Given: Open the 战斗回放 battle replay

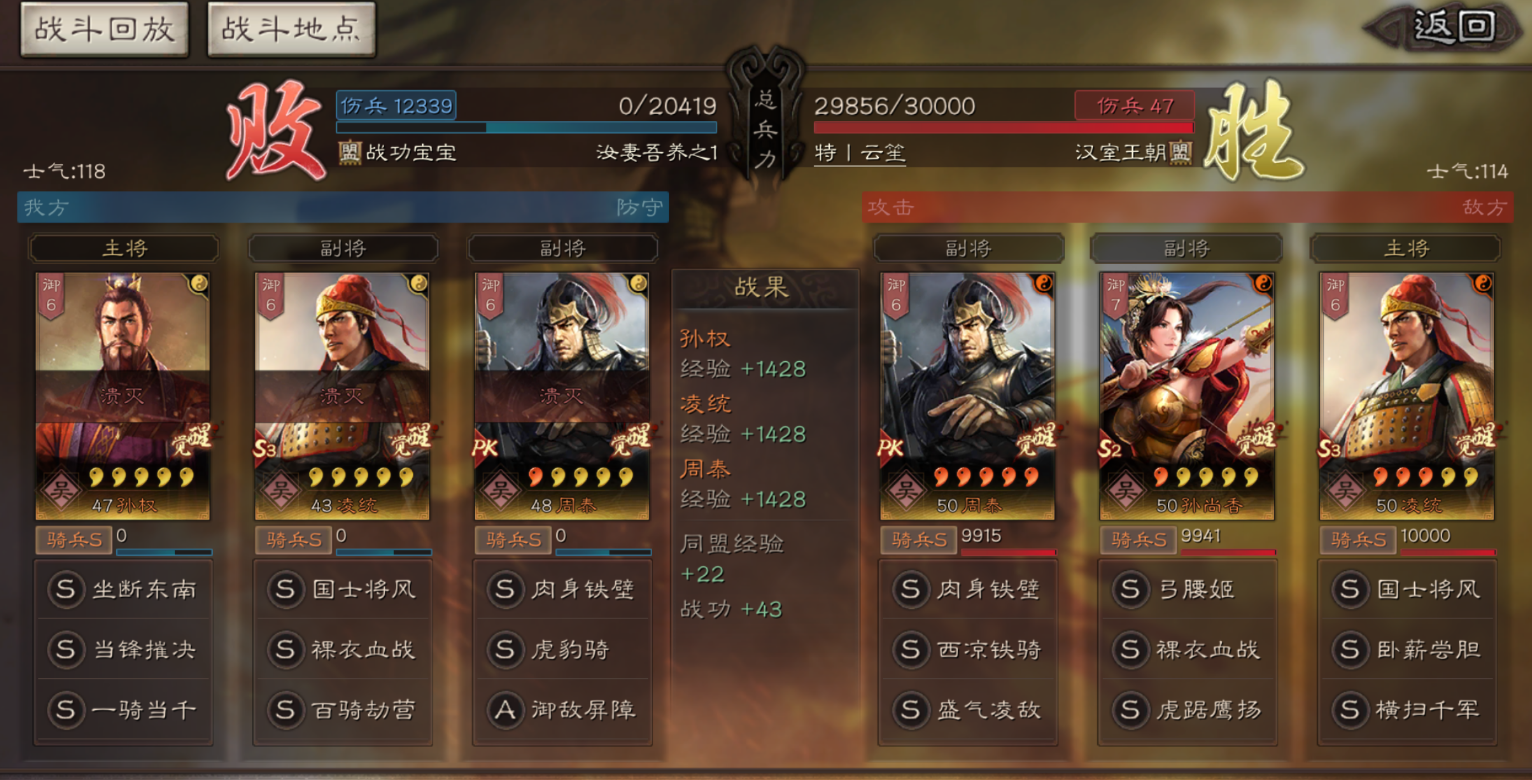Looking at the screenshot, I should pos(103,29).
